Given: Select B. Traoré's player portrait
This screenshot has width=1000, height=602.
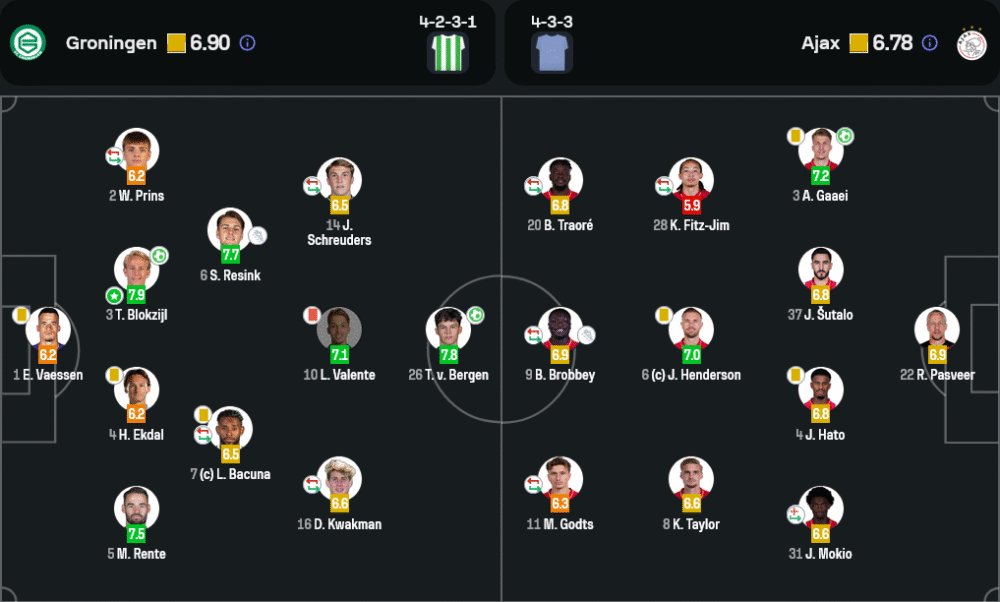Looking at the screenshot, I should pos(560,180).
